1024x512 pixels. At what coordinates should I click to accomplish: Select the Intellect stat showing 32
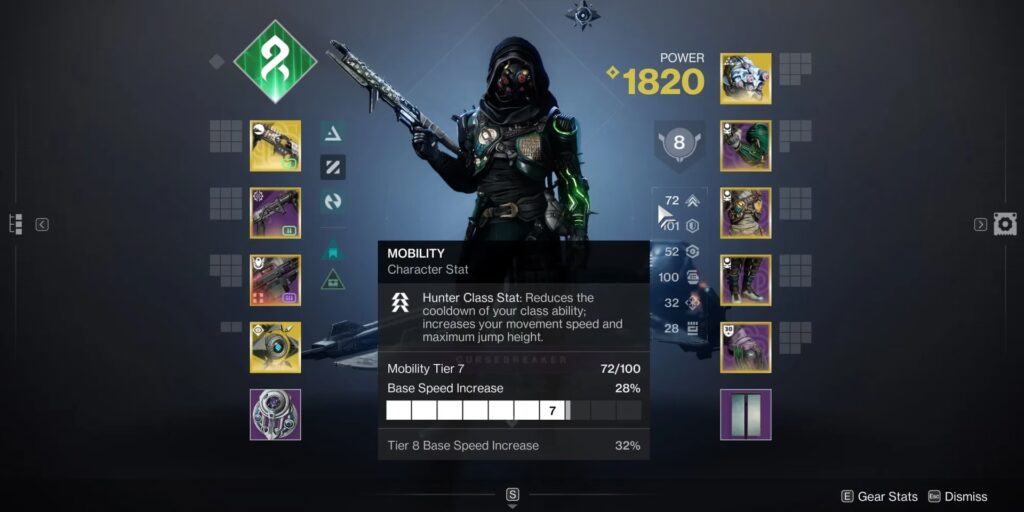click(680, 303)
